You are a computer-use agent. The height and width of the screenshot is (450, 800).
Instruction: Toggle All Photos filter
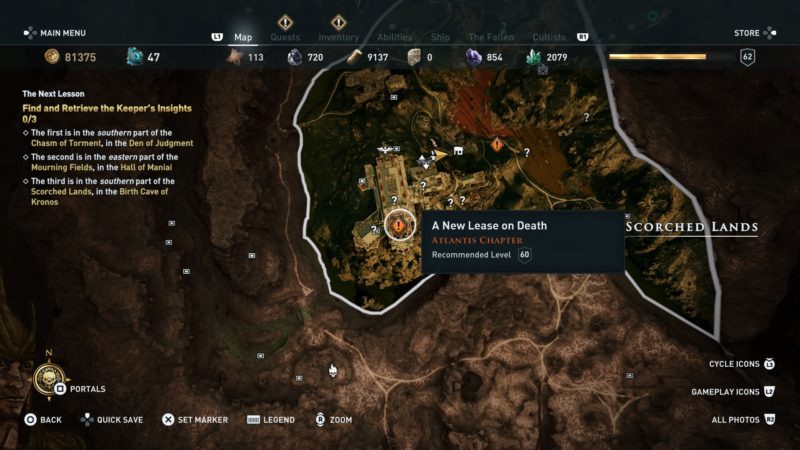pos(739,420)
